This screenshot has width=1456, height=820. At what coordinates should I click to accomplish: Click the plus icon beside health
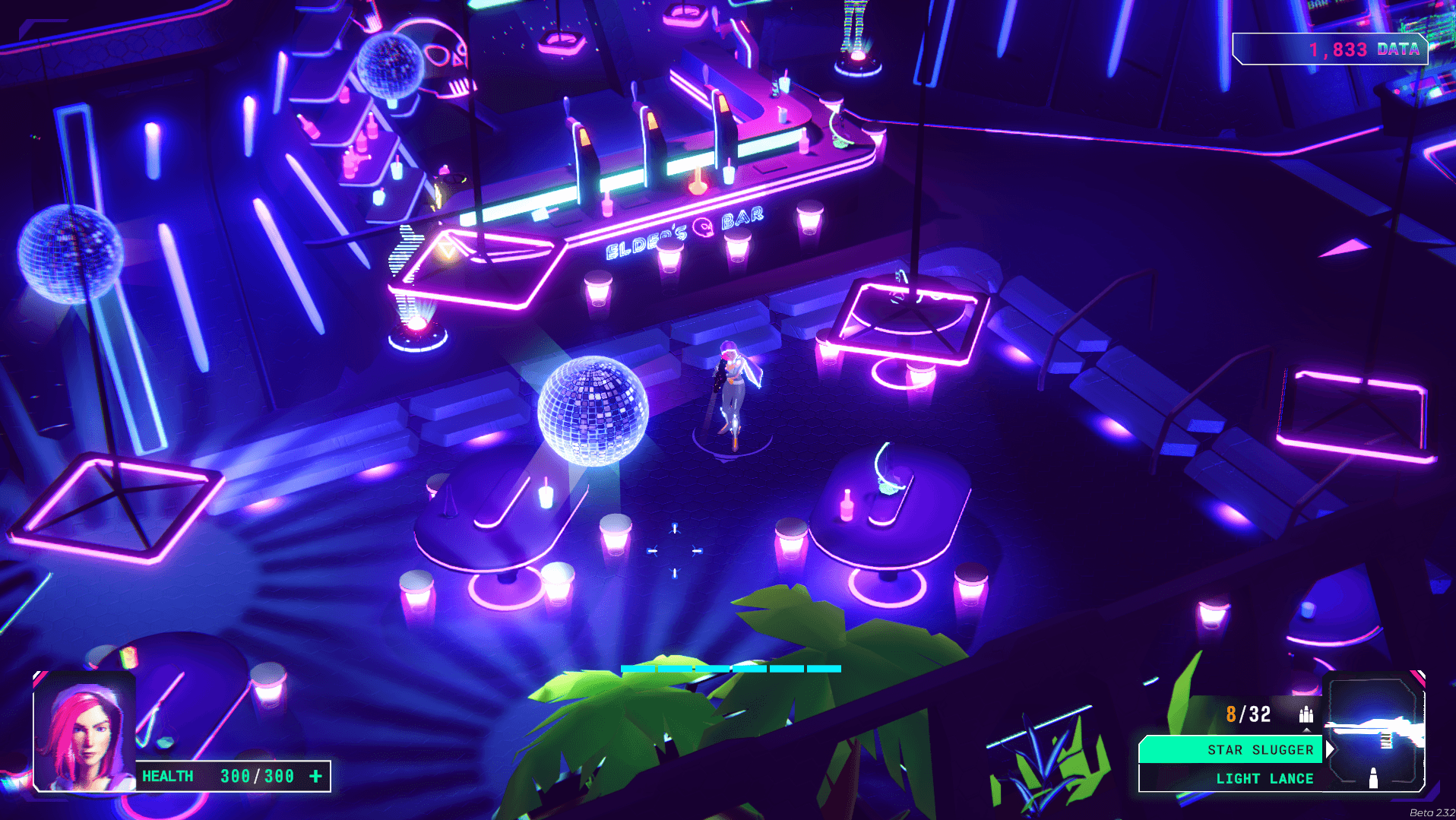pyautogui.click(x=316, y=776)
